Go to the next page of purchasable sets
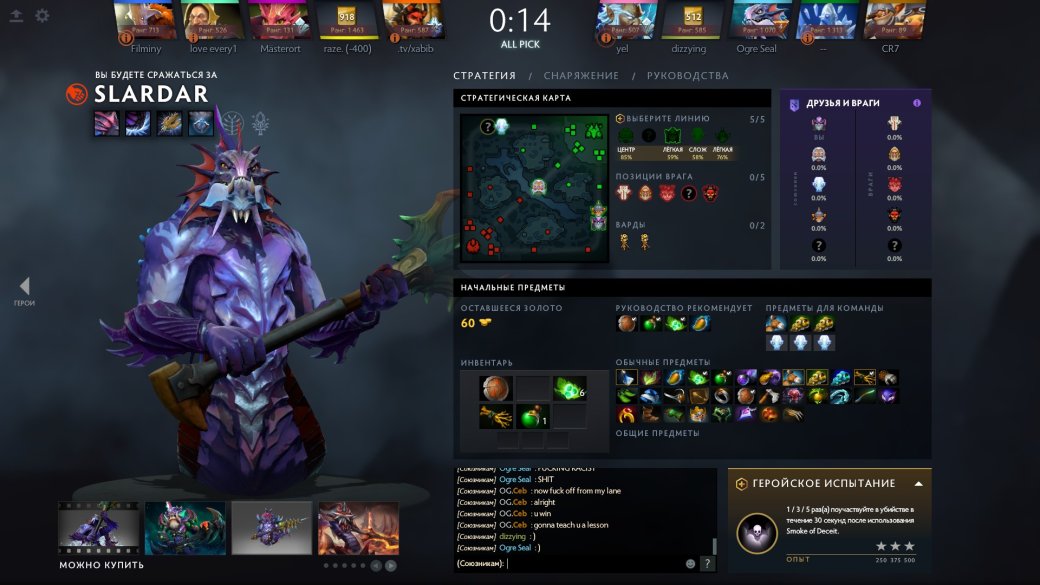Image resolution: width=1040 pixels, height=585 pixels. [x=391, y=565]
